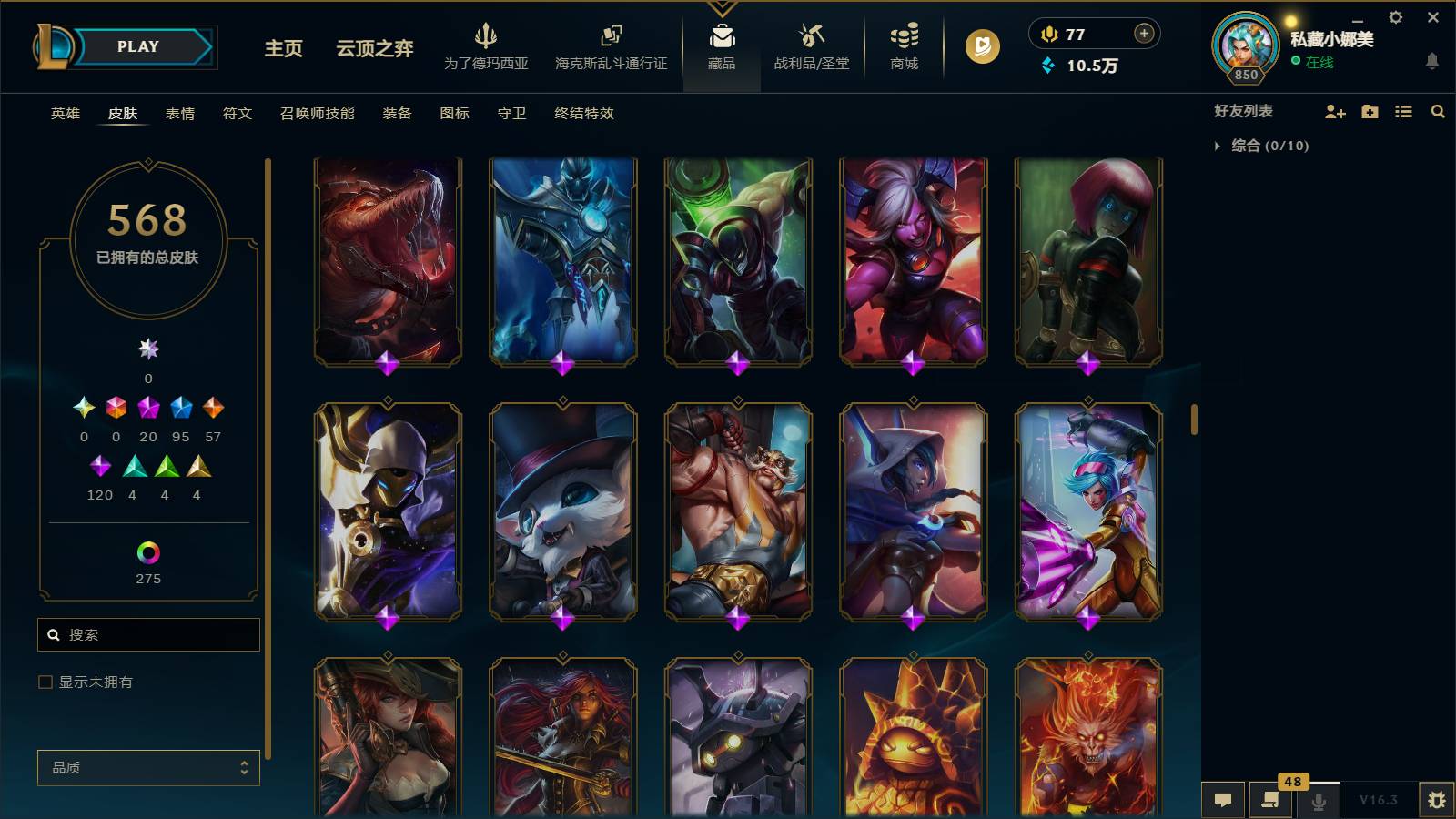The height and width of the screenshot is (819, 1456).
Task: Click the skin search input field
Action: pos(148,634)
